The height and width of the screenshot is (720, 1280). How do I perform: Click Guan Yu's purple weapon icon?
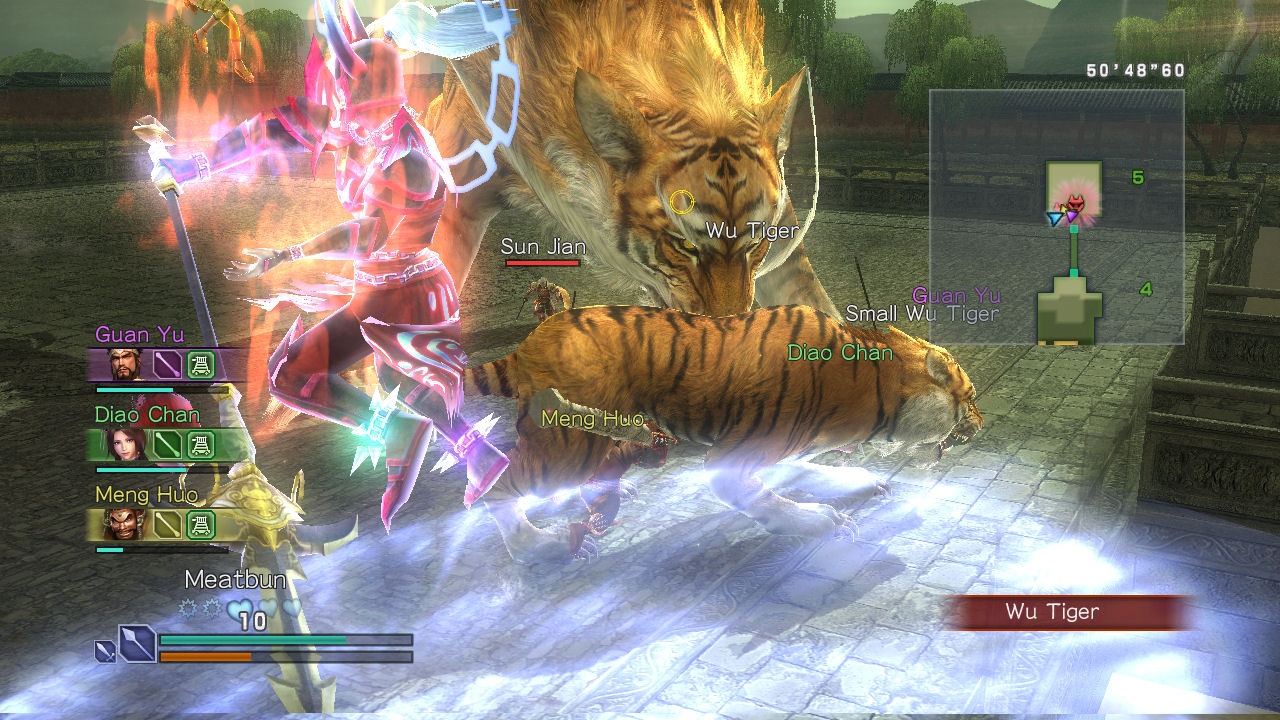(167, 365)
